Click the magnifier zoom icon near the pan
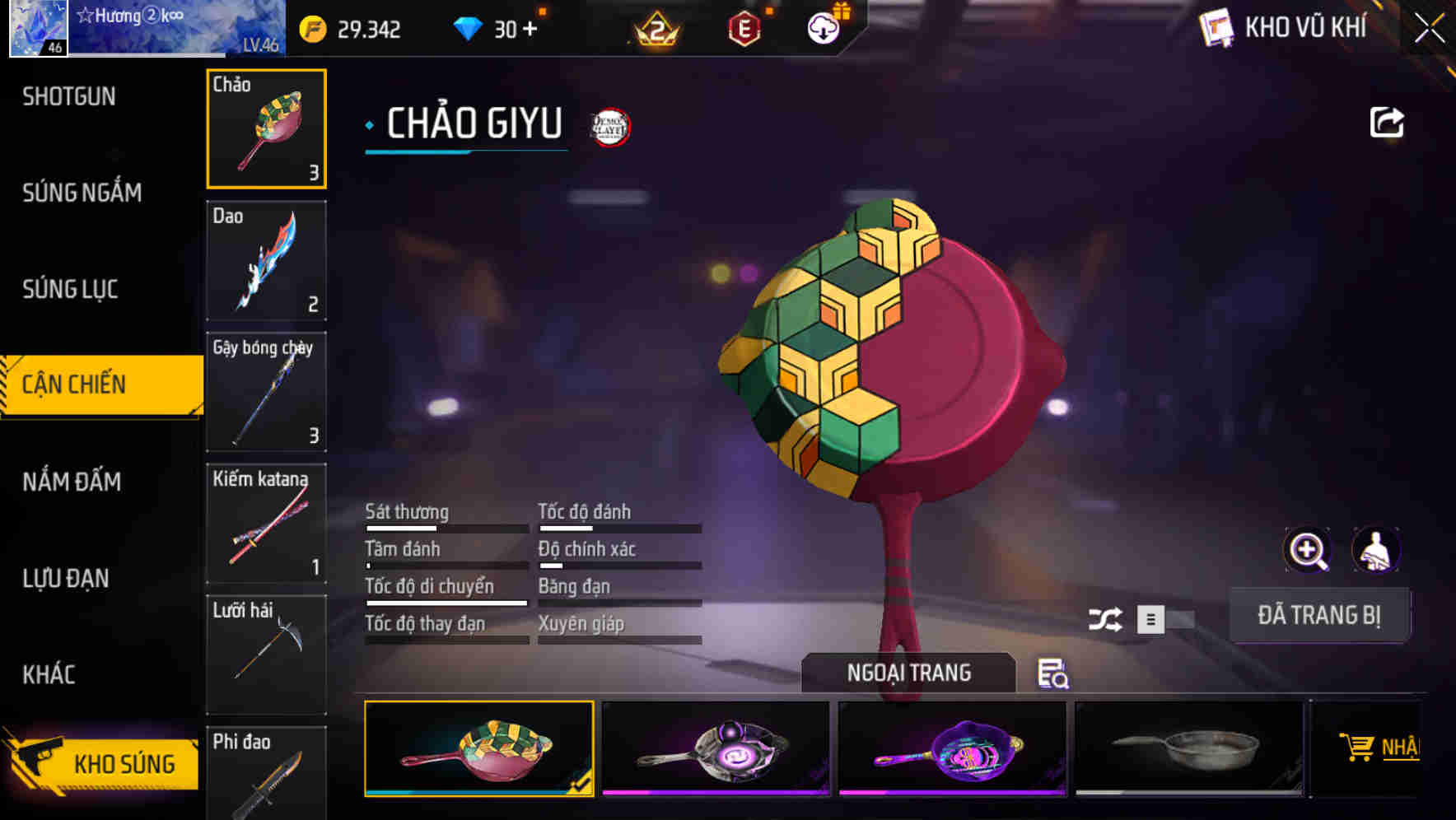1456x820 pixels. click(1306, 549)
